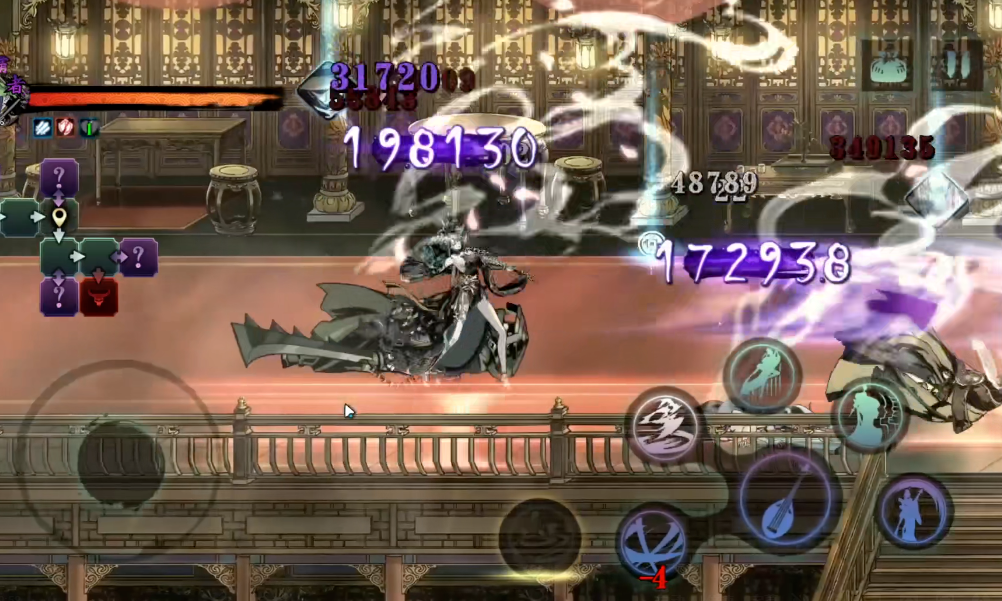Tap the green bar status icon
The height and width of the screenshot is (601, 1002).
[89, 127]
